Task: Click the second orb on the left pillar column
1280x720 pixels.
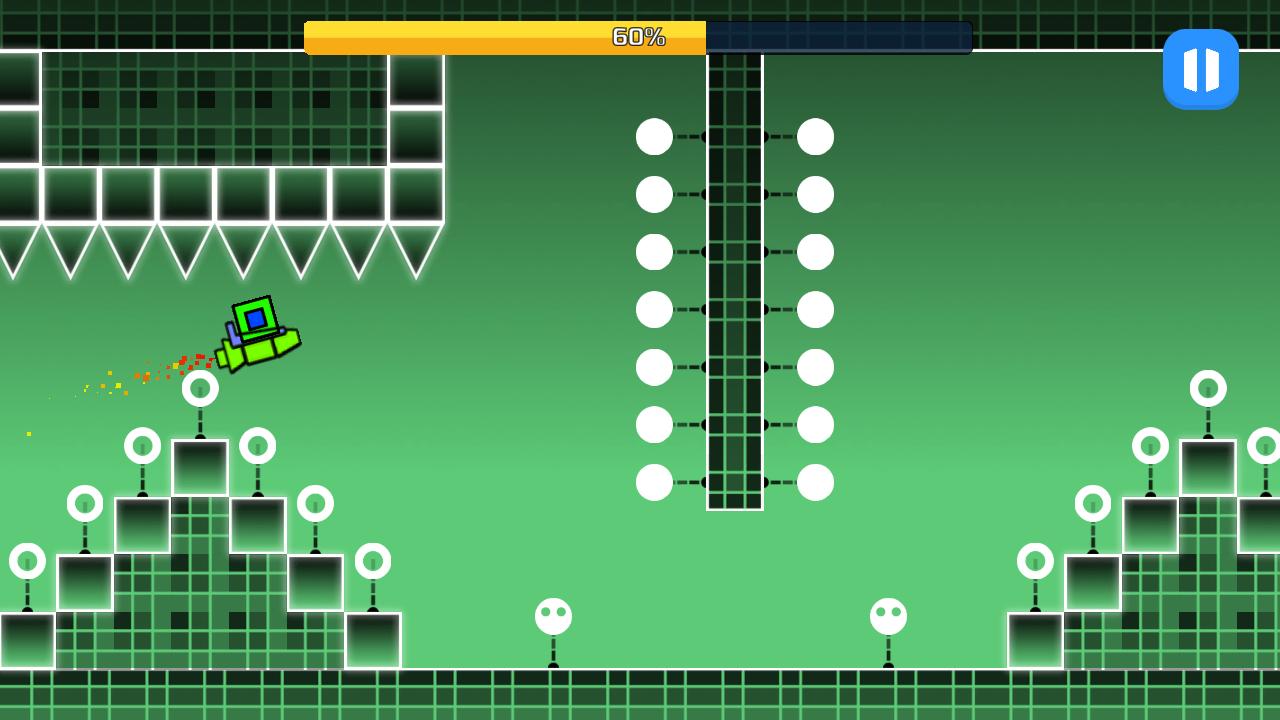Action: tap(655, 194)
